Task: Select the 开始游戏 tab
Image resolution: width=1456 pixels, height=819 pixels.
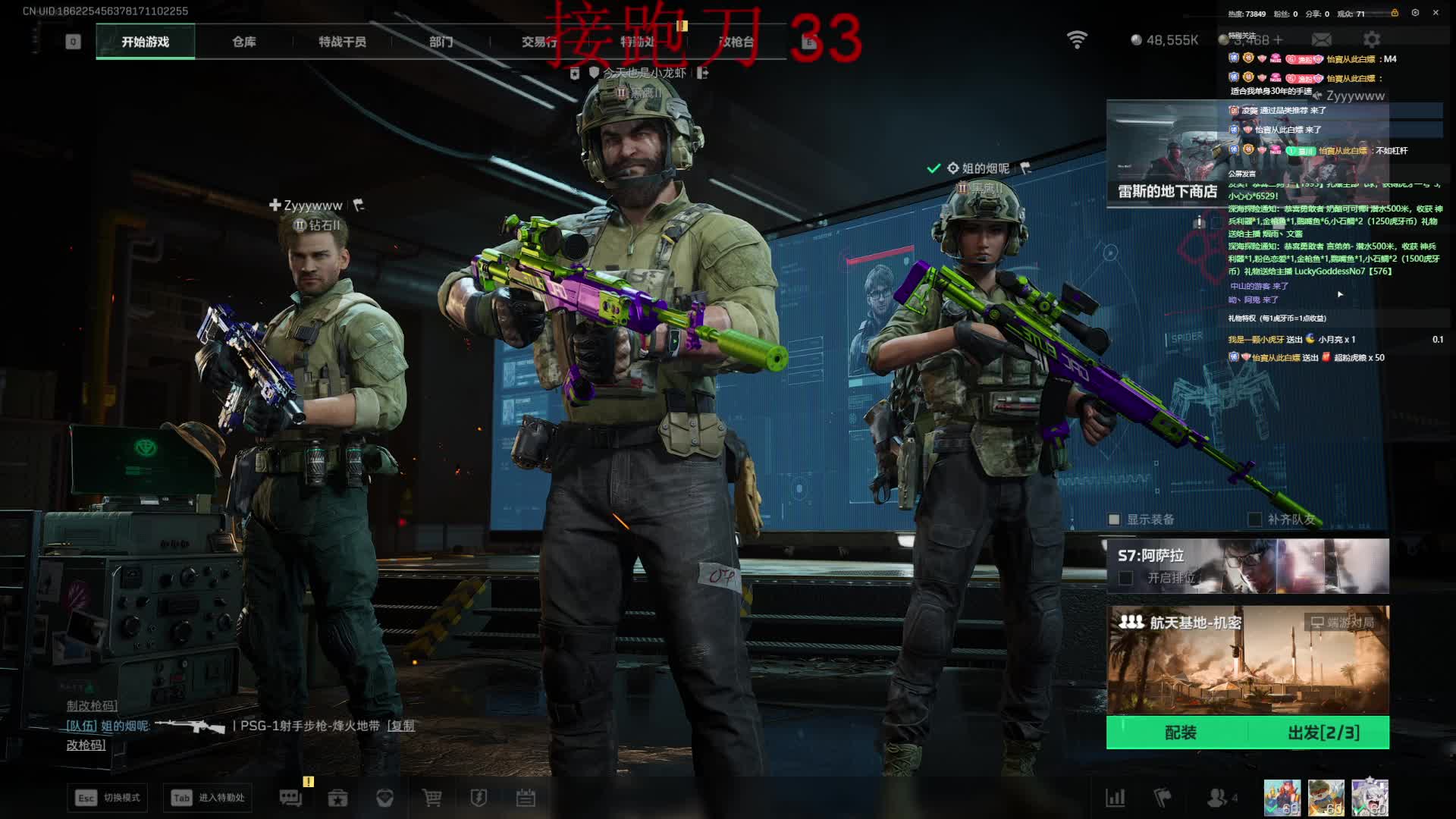Action: coord(145,42)
